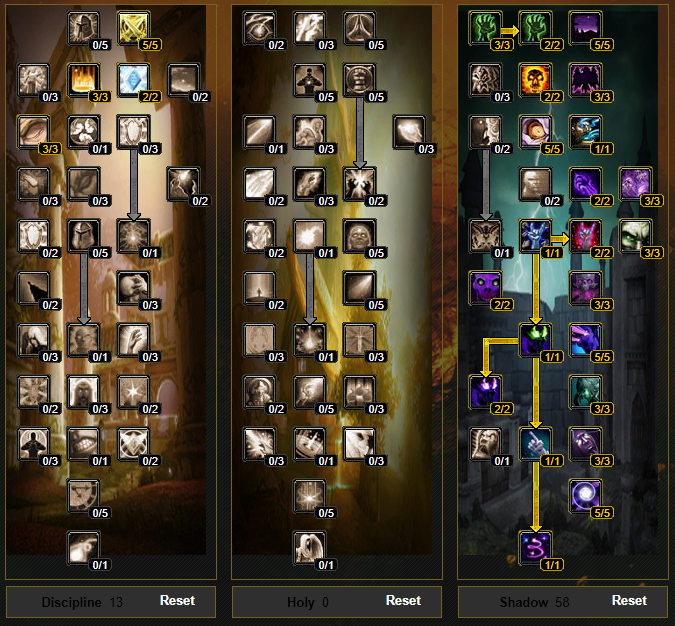This screenshot has width=675, height=626.
Task: Choose the purple skull talent with 2/2
Action: [486, 289]
